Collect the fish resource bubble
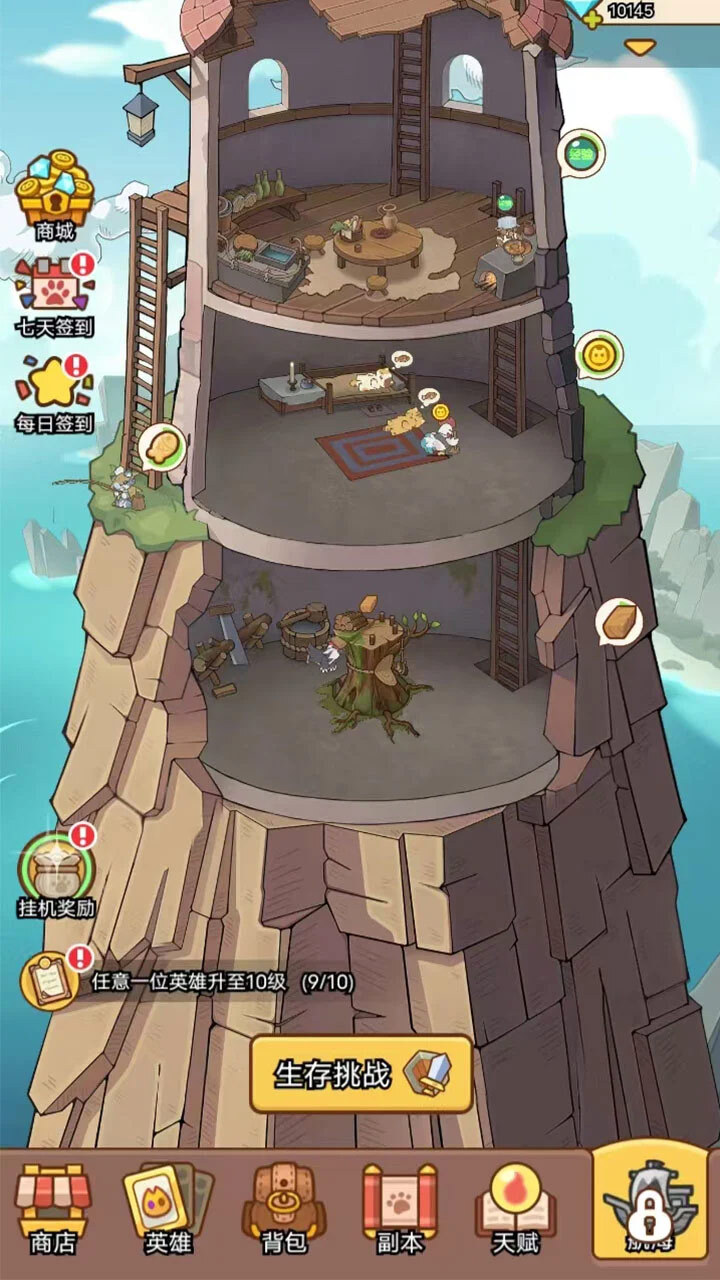The height and width of the screenshot is (1280, 720). 163,446
